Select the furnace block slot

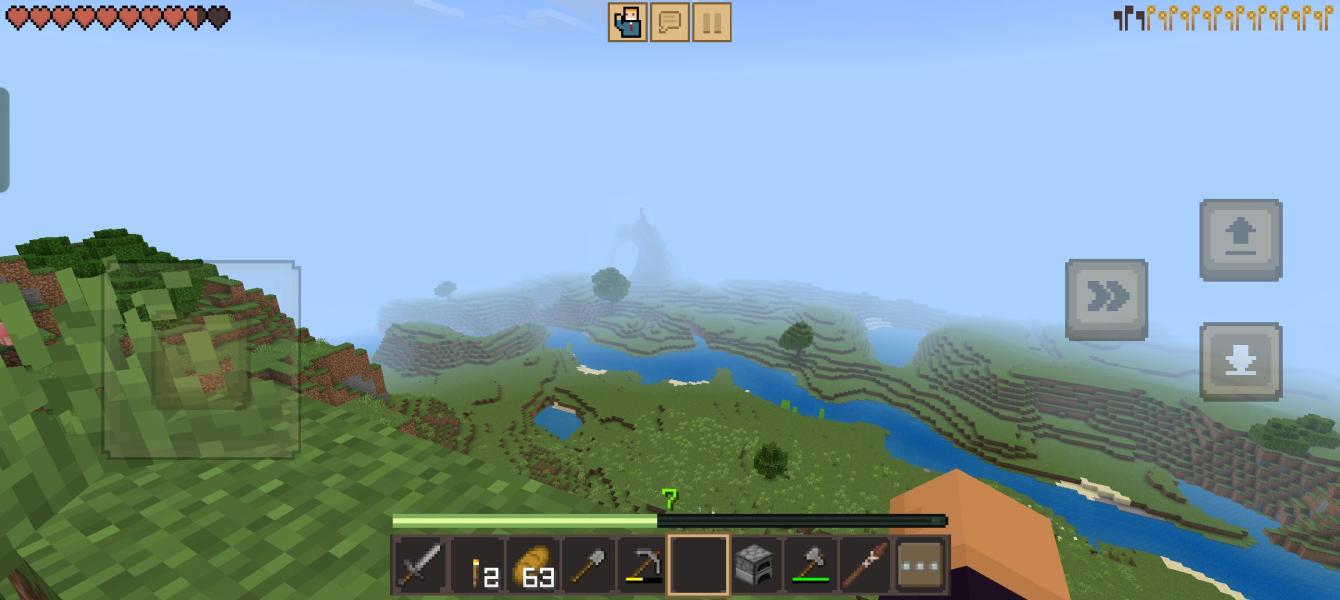[x=754, y=566]
